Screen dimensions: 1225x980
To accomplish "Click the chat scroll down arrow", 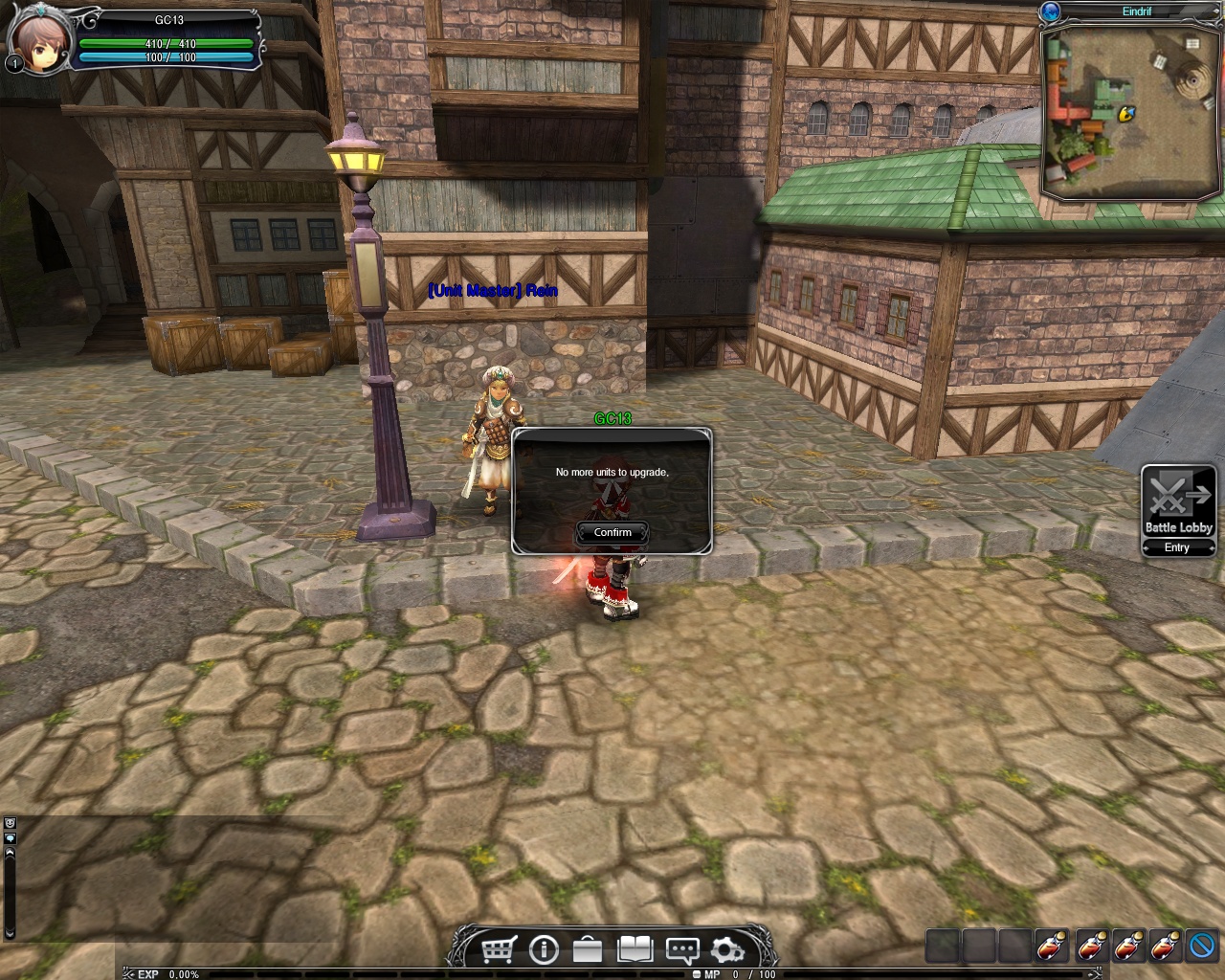I will coord(10,933).
